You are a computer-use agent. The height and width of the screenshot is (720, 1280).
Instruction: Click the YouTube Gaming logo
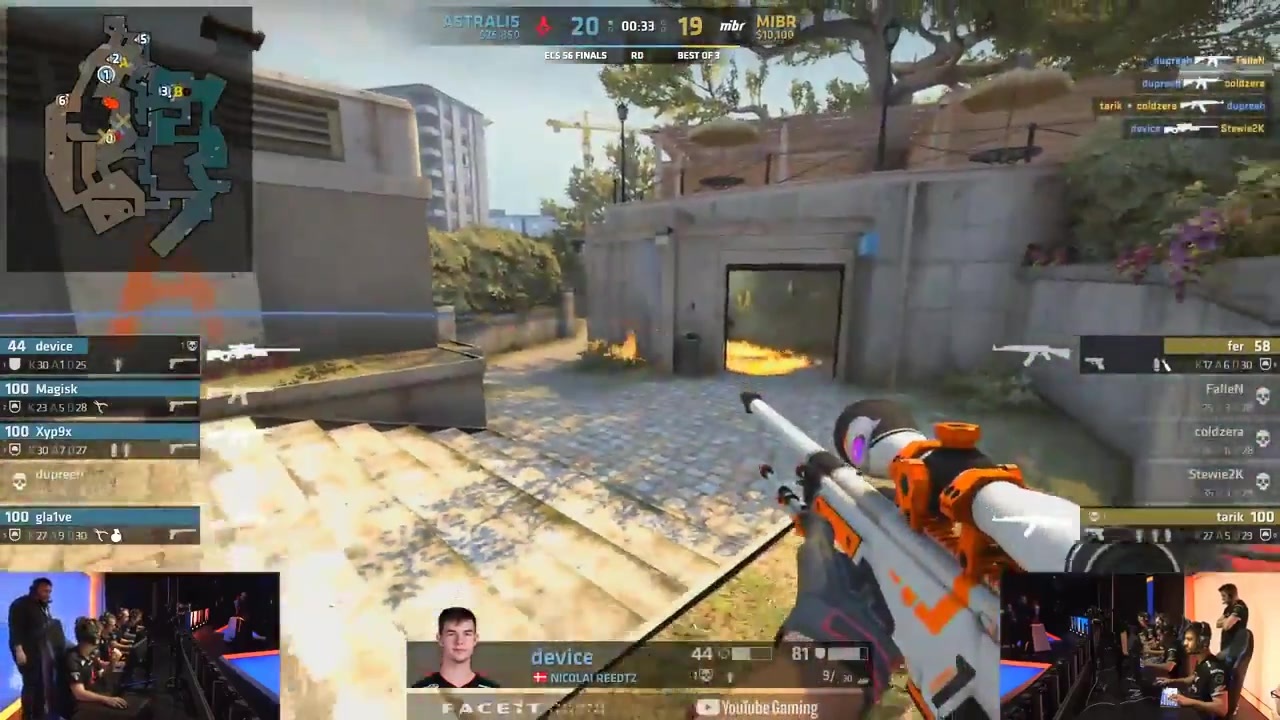click(x=757, y=708)
